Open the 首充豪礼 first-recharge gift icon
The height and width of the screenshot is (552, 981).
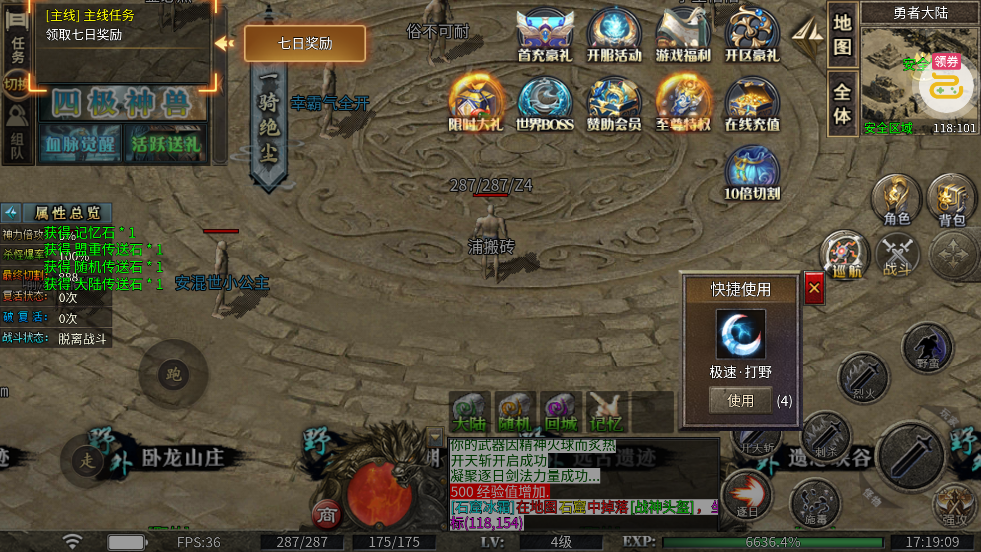(545, 33)
